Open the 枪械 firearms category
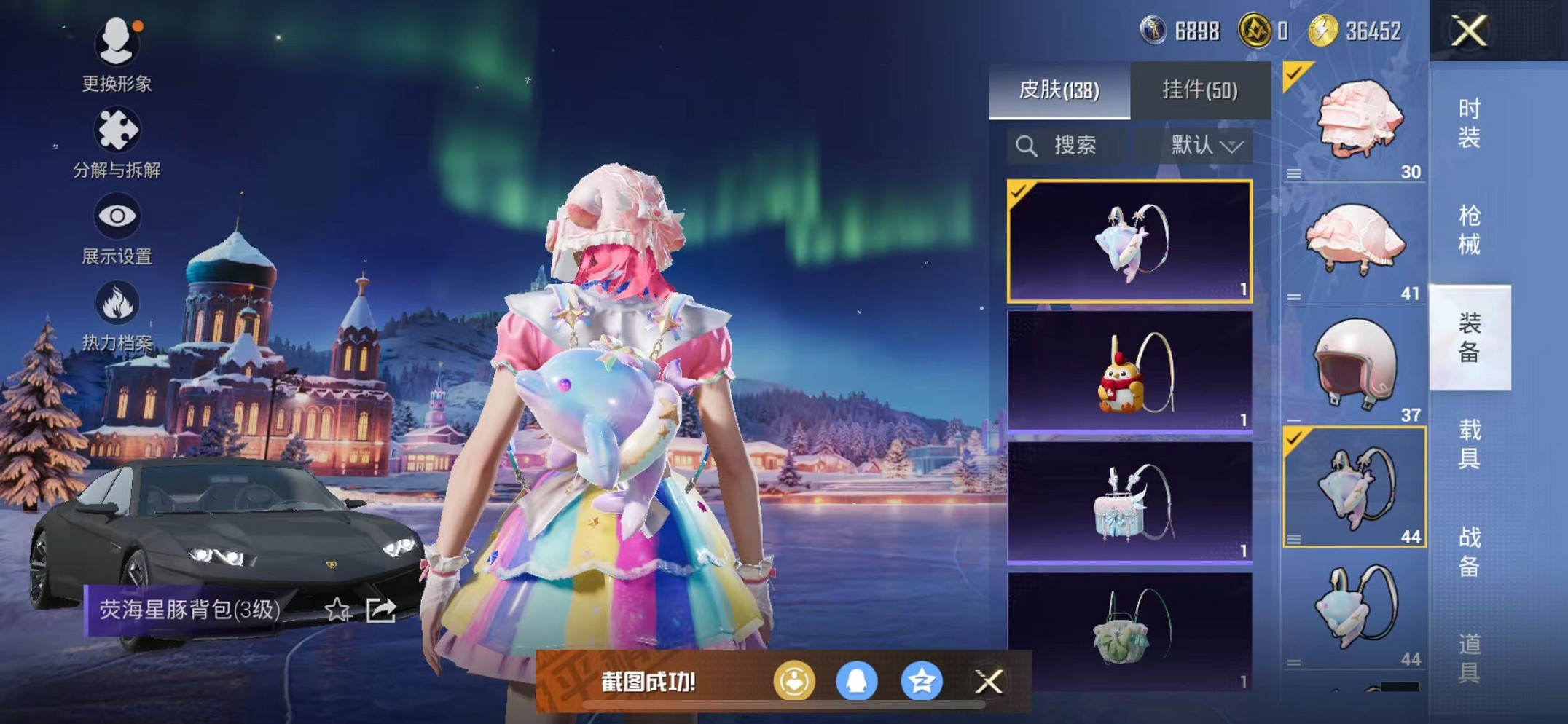This screenshot has width=1568, height=724. tap(1469, 229)
